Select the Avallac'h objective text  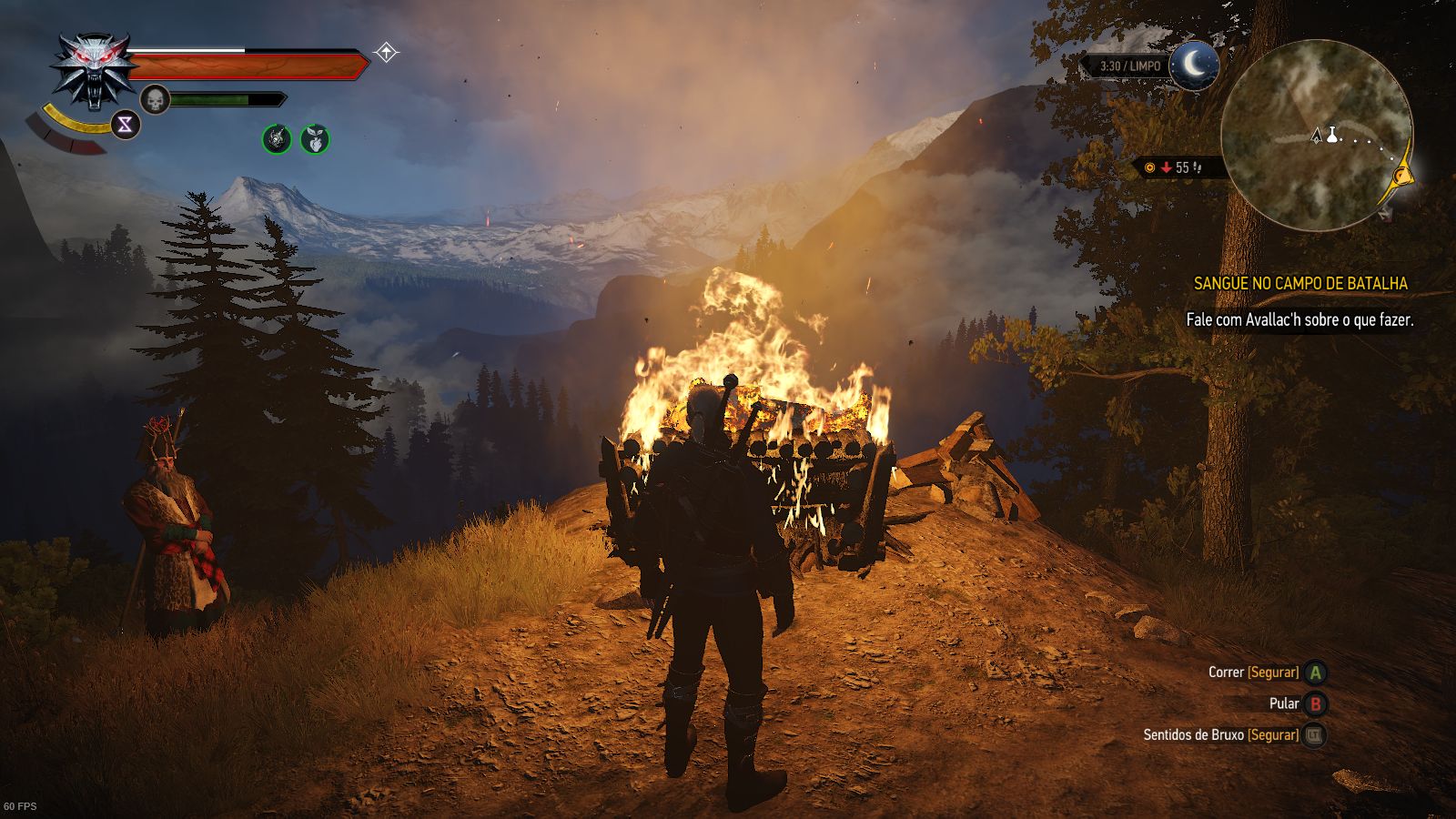[x=1299, y=319]
